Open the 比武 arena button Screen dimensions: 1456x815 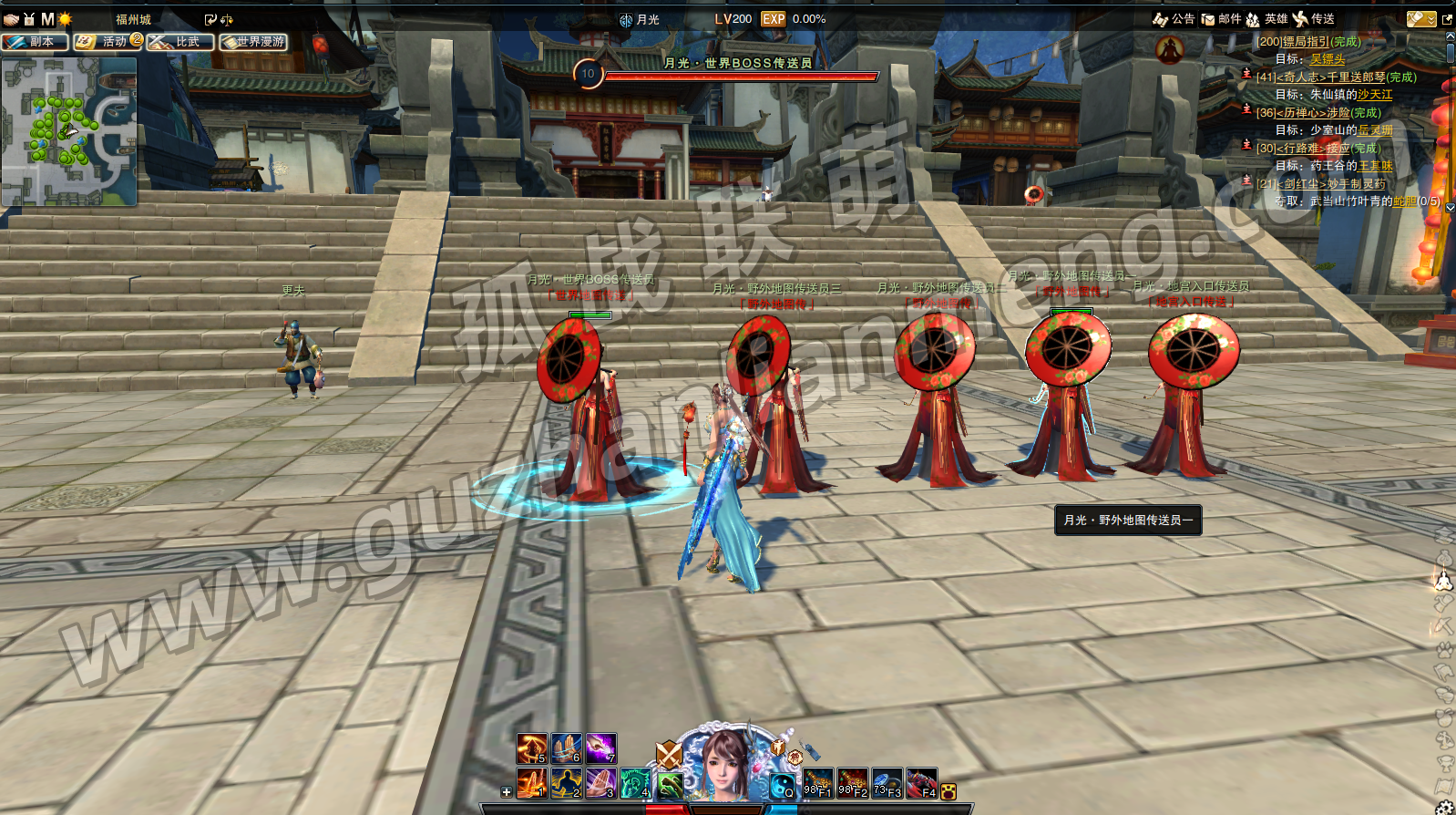[180, 42]
